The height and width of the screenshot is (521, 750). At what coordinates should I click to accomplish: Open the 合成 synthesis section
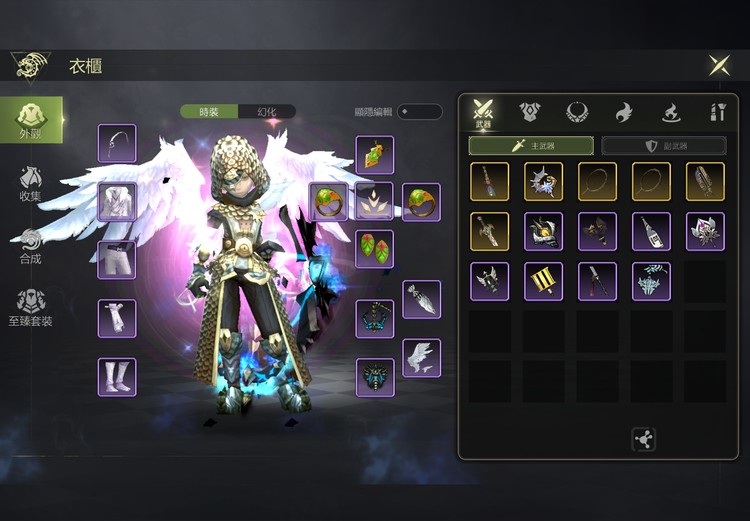[x=31, y=246]
